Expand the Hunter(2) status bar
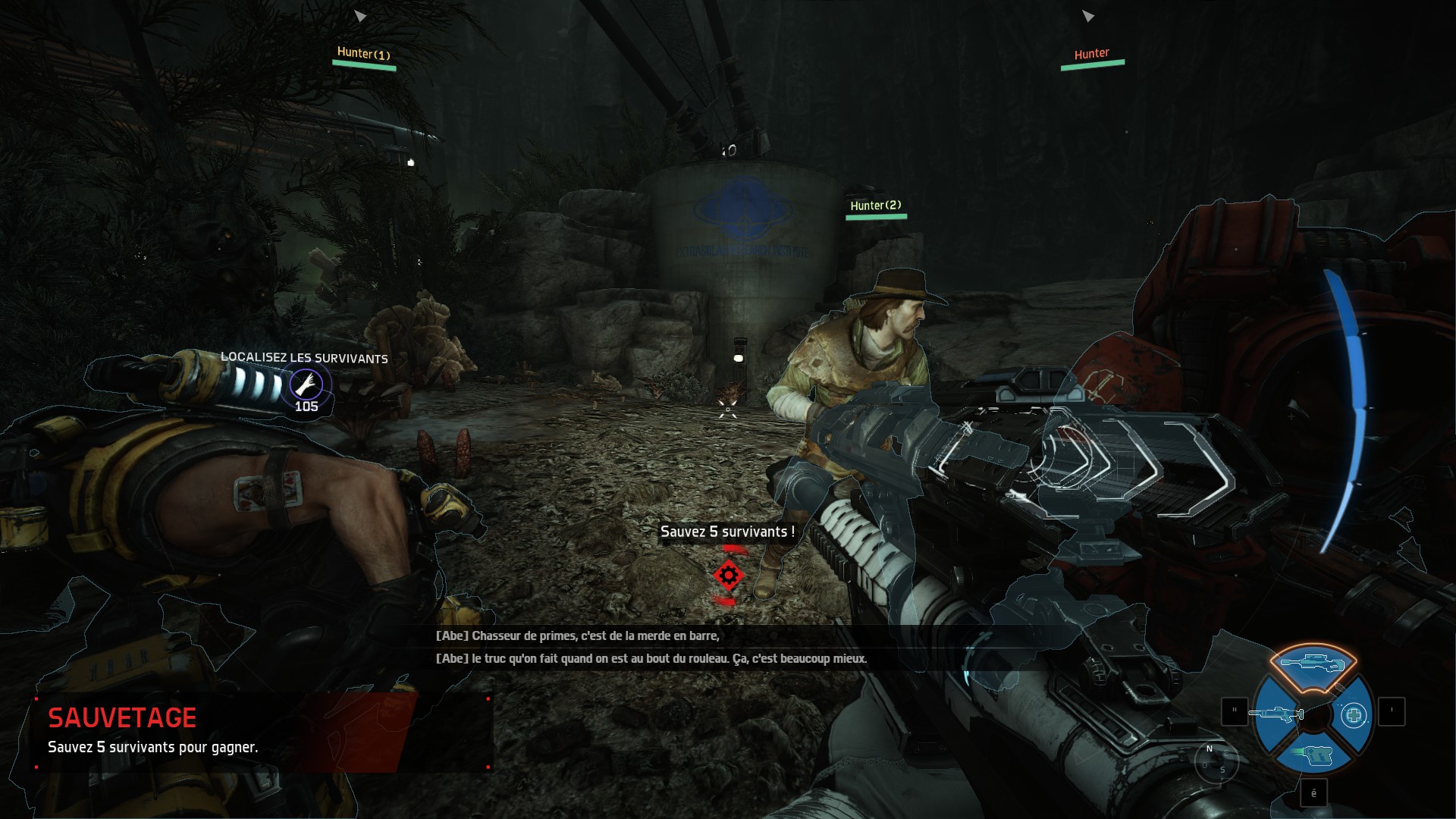 (x=877, y=212)
